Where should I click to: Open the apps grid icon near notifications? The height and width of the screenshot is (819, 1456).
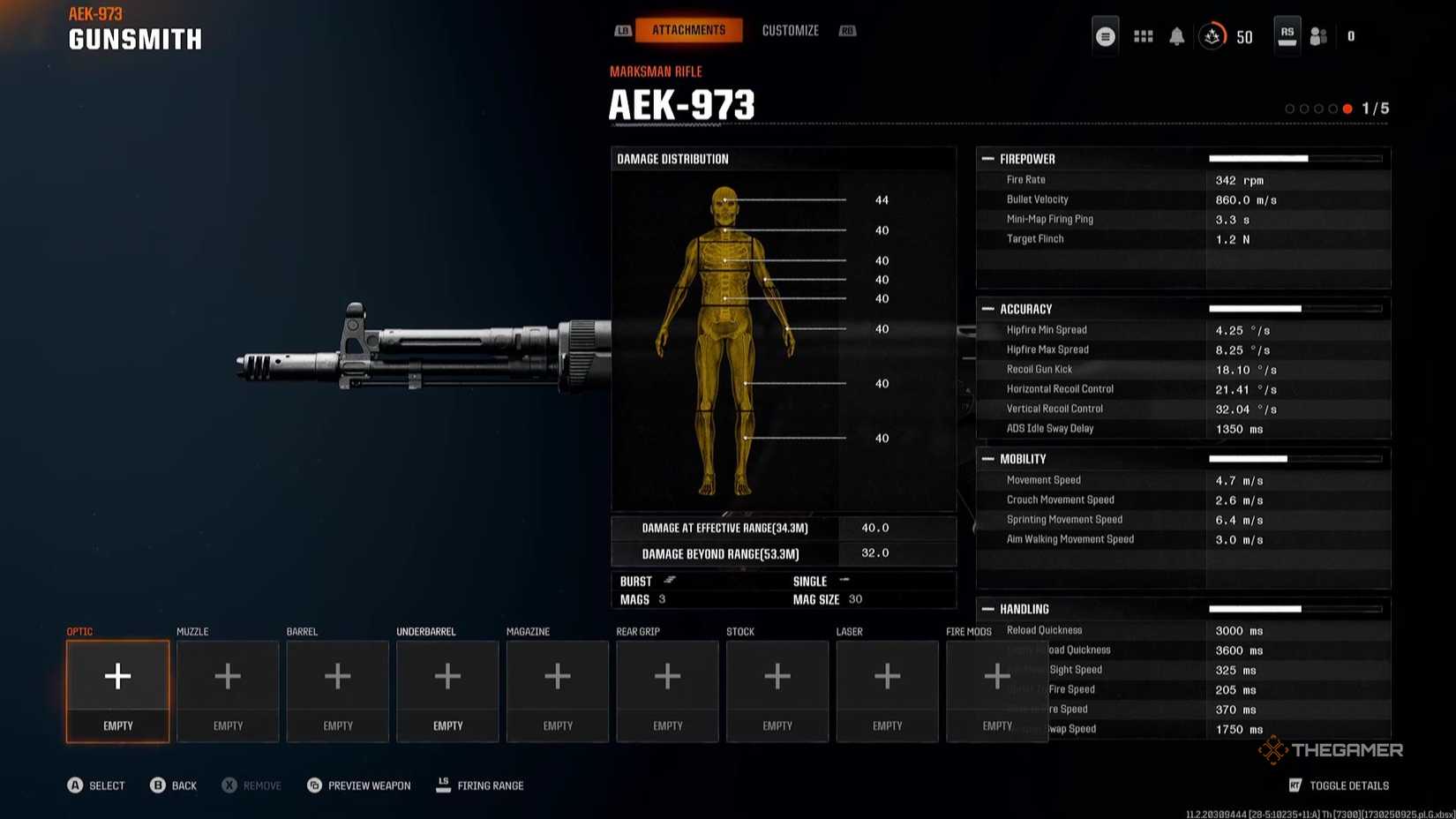pyautogui.click(x=1143, y=36)
